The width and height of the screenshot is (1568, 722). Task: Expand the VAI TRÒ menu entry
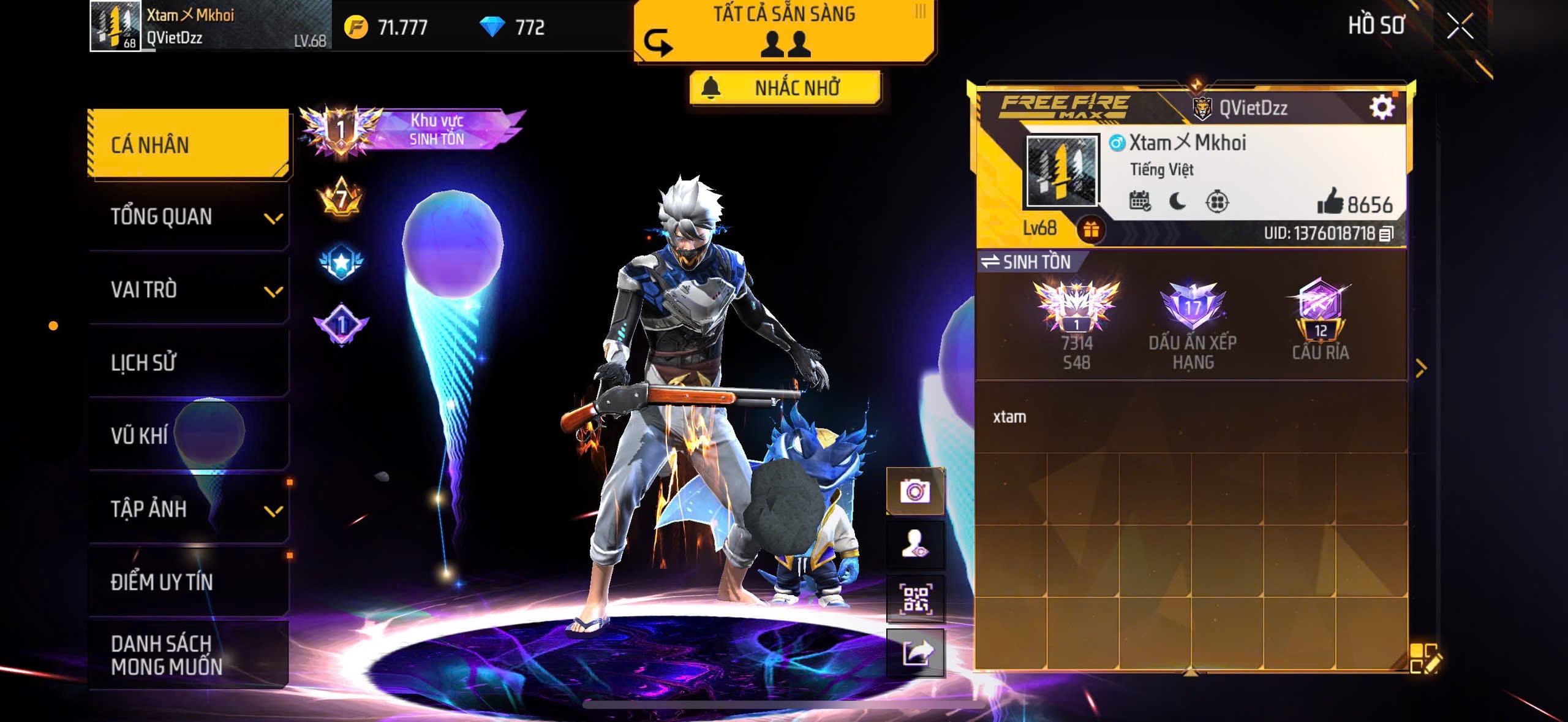189,290
